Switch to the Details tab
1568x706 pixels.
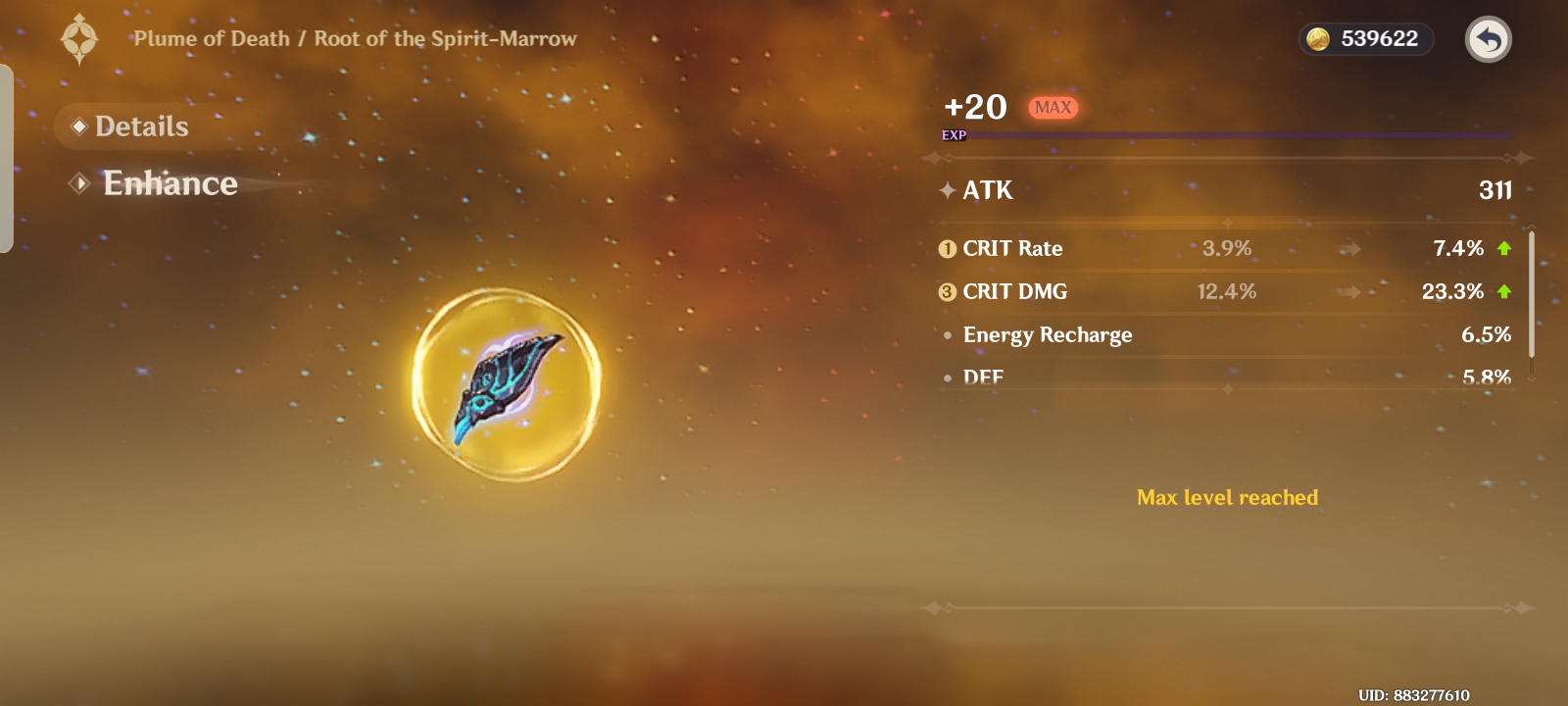[x=141, y=126]
